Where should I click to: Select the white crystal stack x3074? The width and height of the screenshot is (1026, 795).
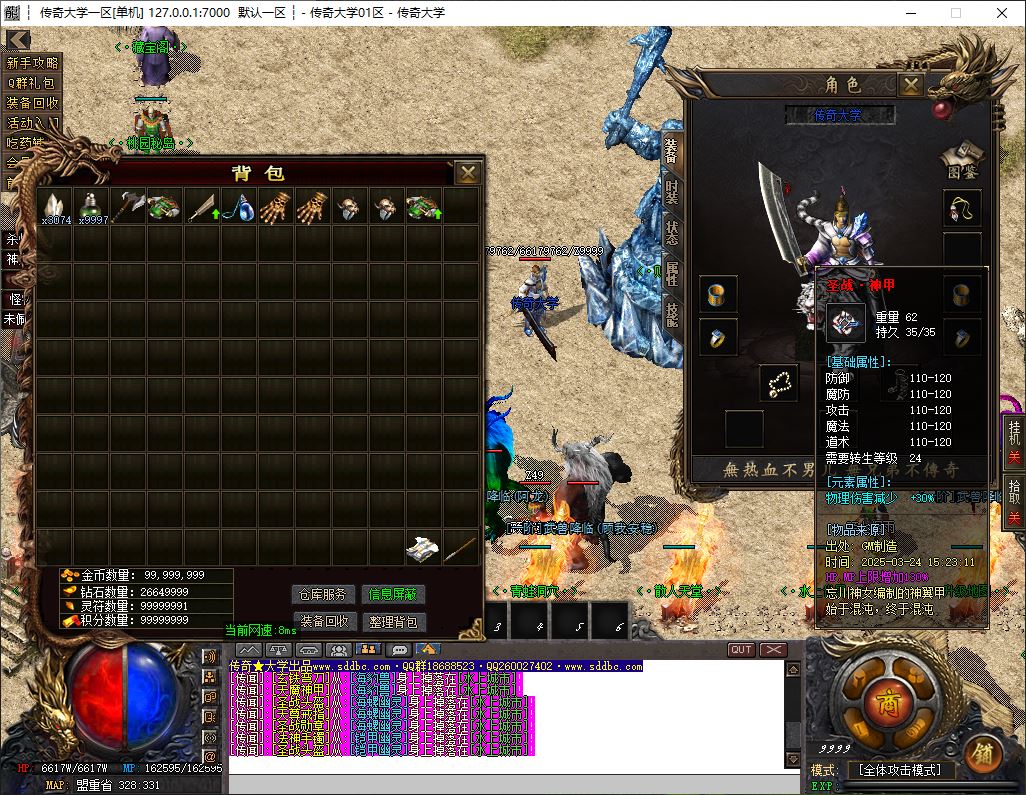[x=56, y=206]
